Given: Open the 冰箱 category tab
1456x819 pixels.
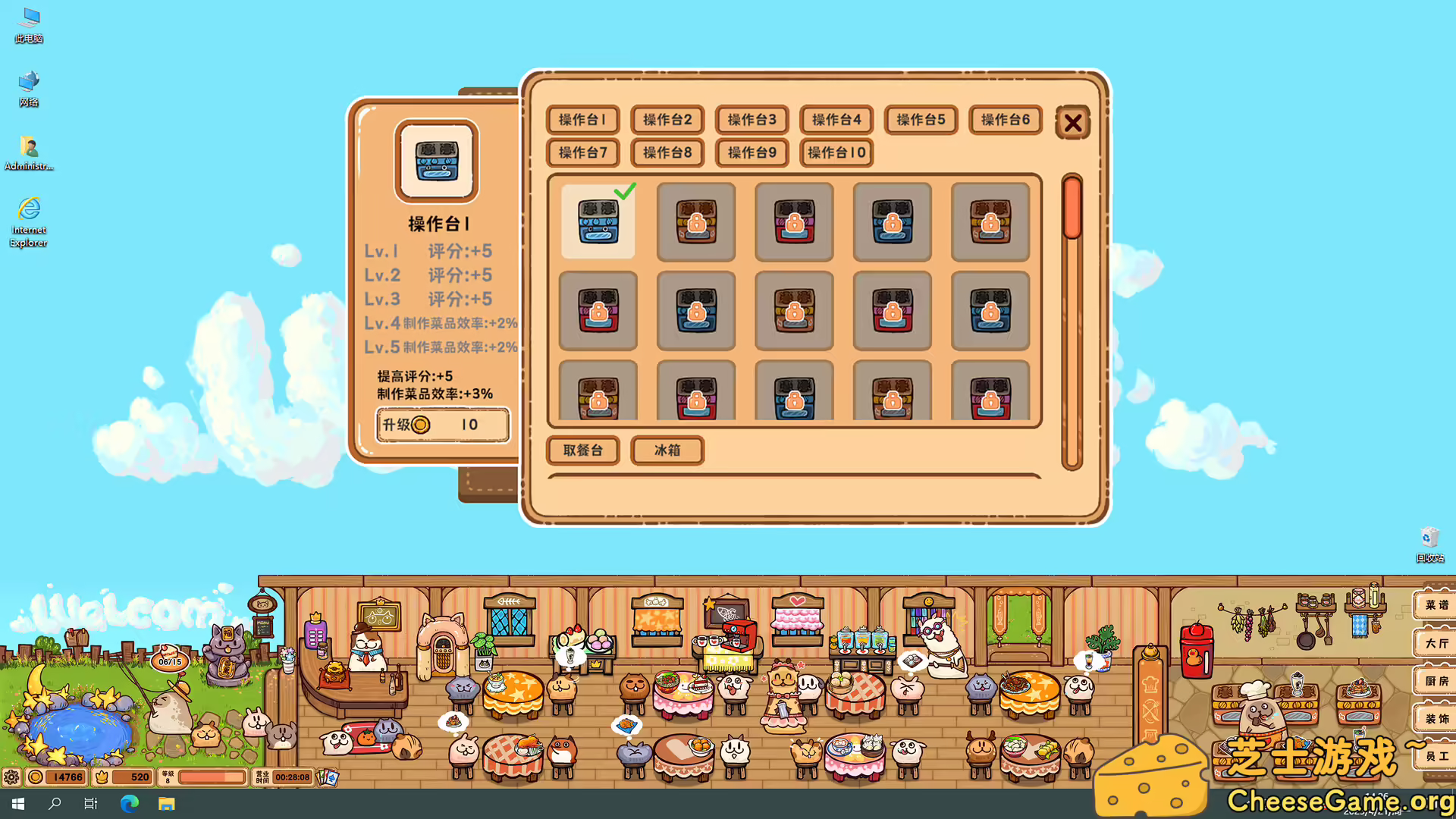Looking at the screenshot, I should [666, 450].
